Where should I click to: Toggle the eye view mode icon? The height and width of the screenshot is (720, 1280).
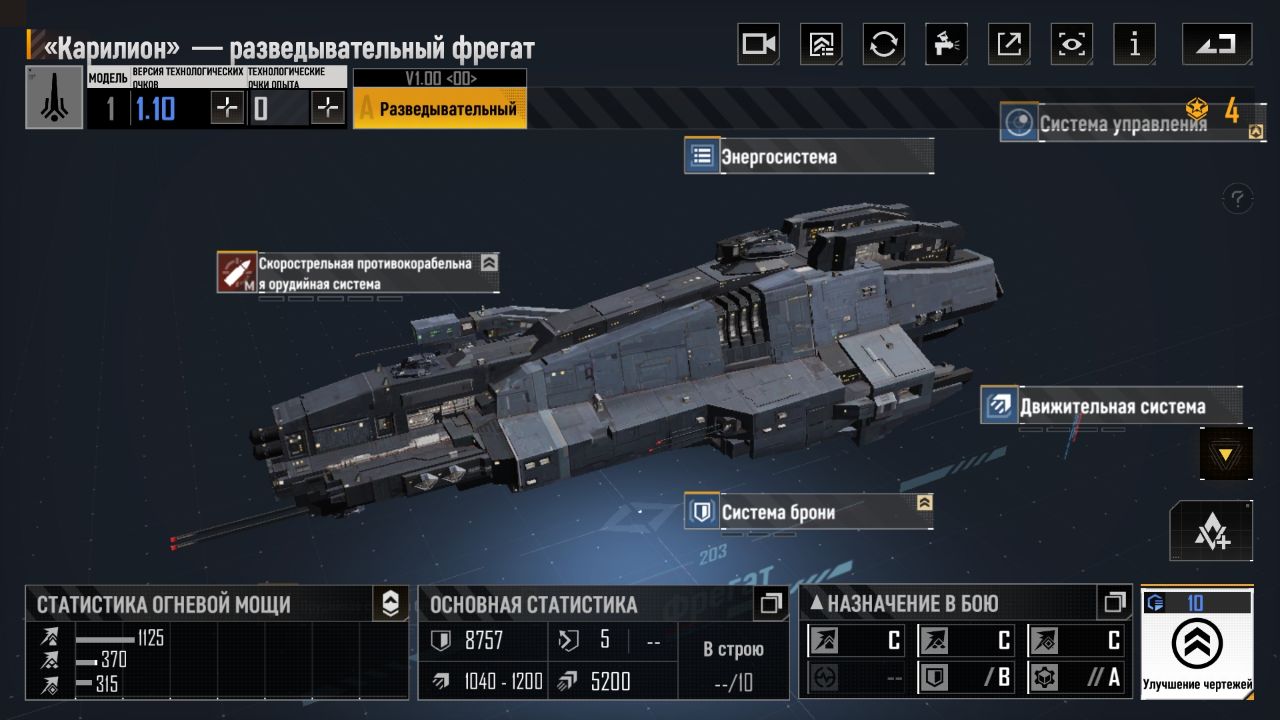coord(1072,44)
